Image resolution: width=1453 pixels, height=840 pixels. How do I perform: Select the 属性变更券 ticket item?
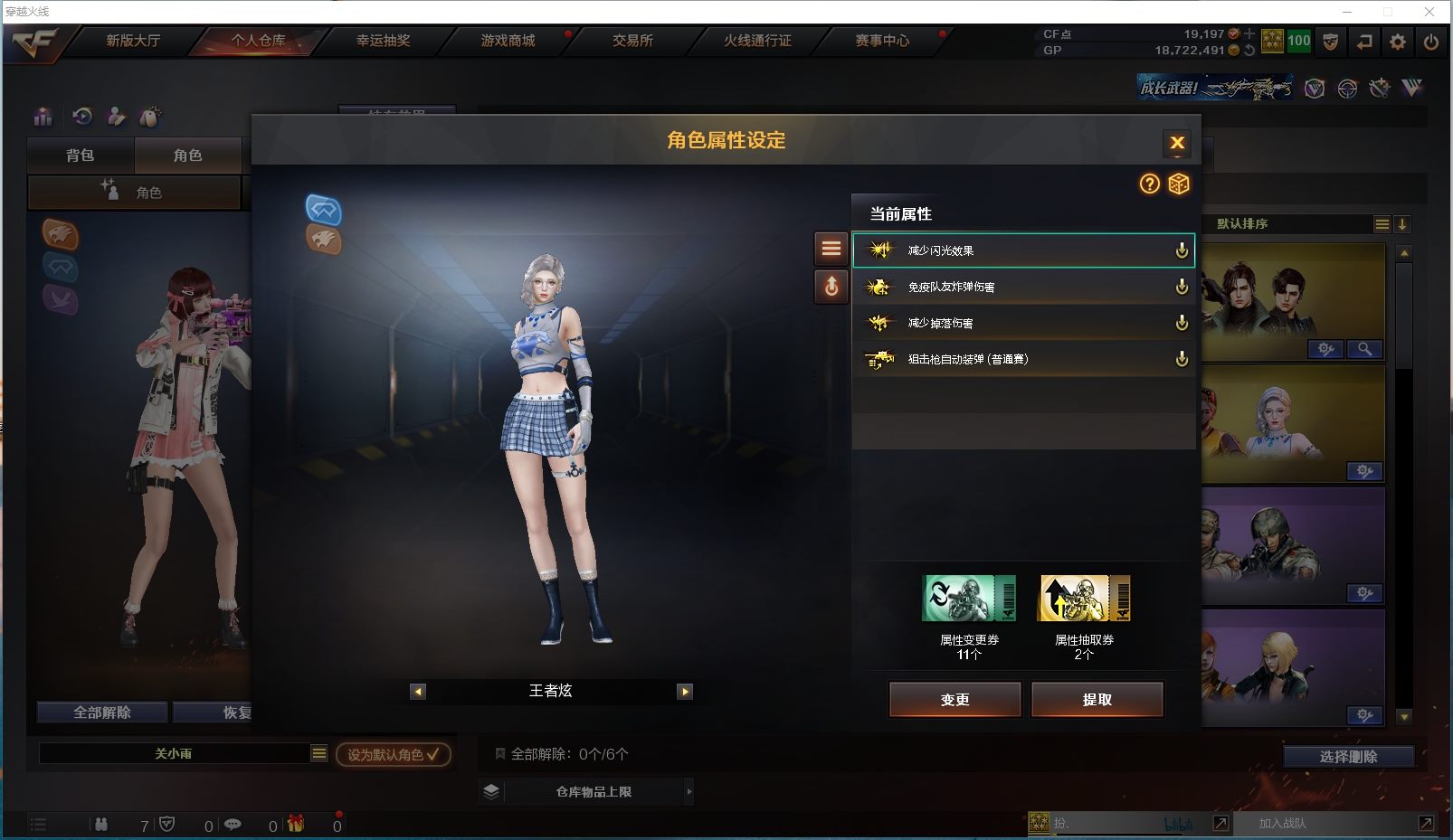(969, 599)
